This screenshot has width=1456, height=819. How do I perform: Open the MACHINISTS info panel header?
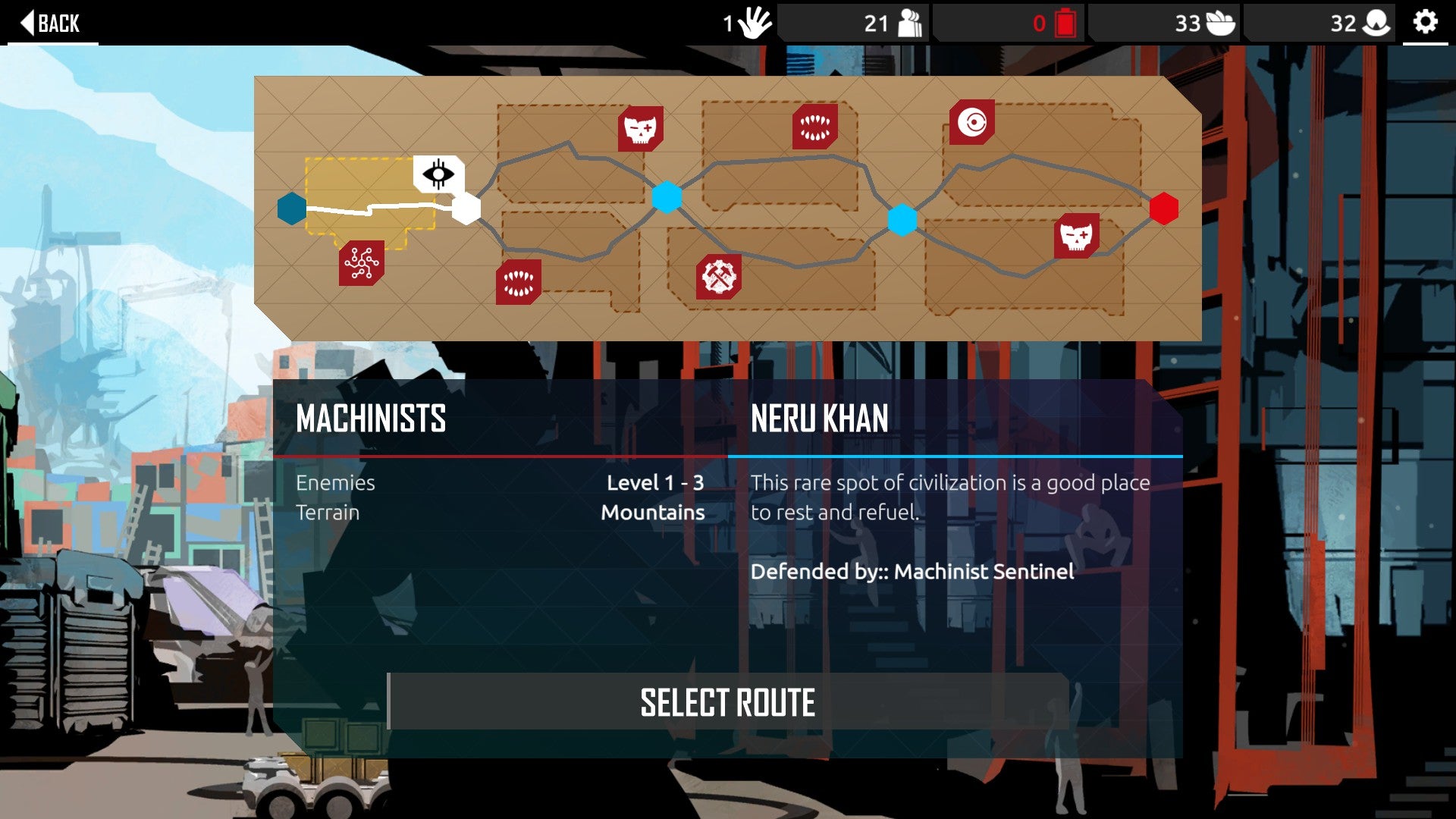371,419
